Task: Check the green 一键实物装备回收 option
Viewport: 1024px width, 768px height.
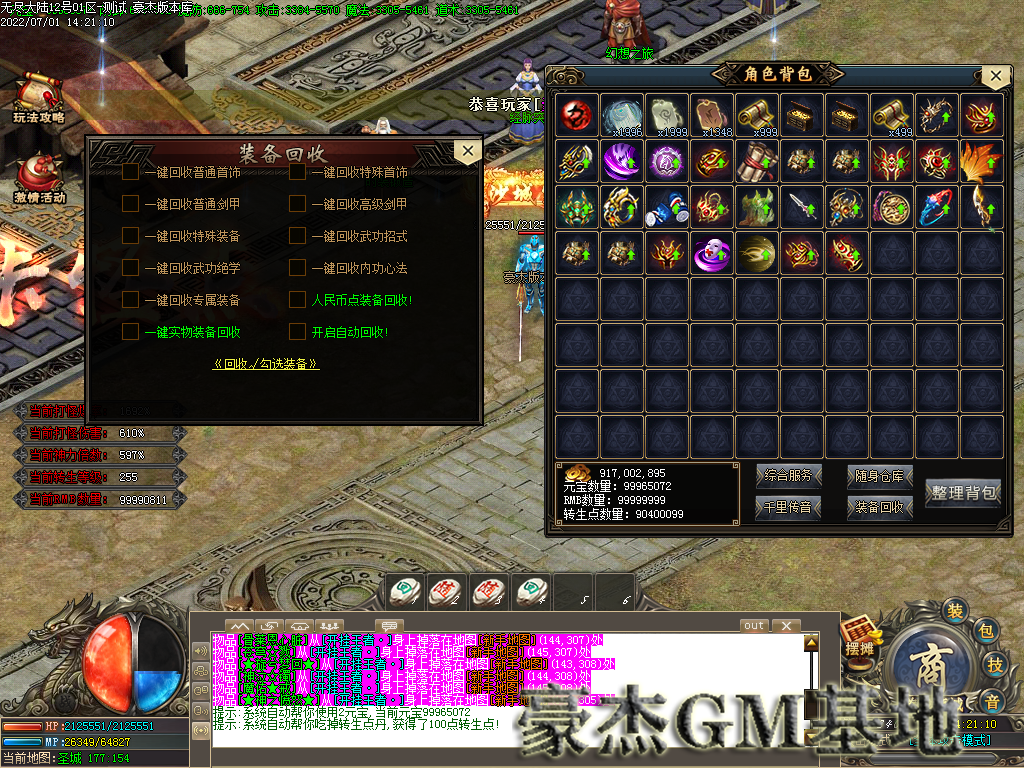Action: click(x=131, y=331)
